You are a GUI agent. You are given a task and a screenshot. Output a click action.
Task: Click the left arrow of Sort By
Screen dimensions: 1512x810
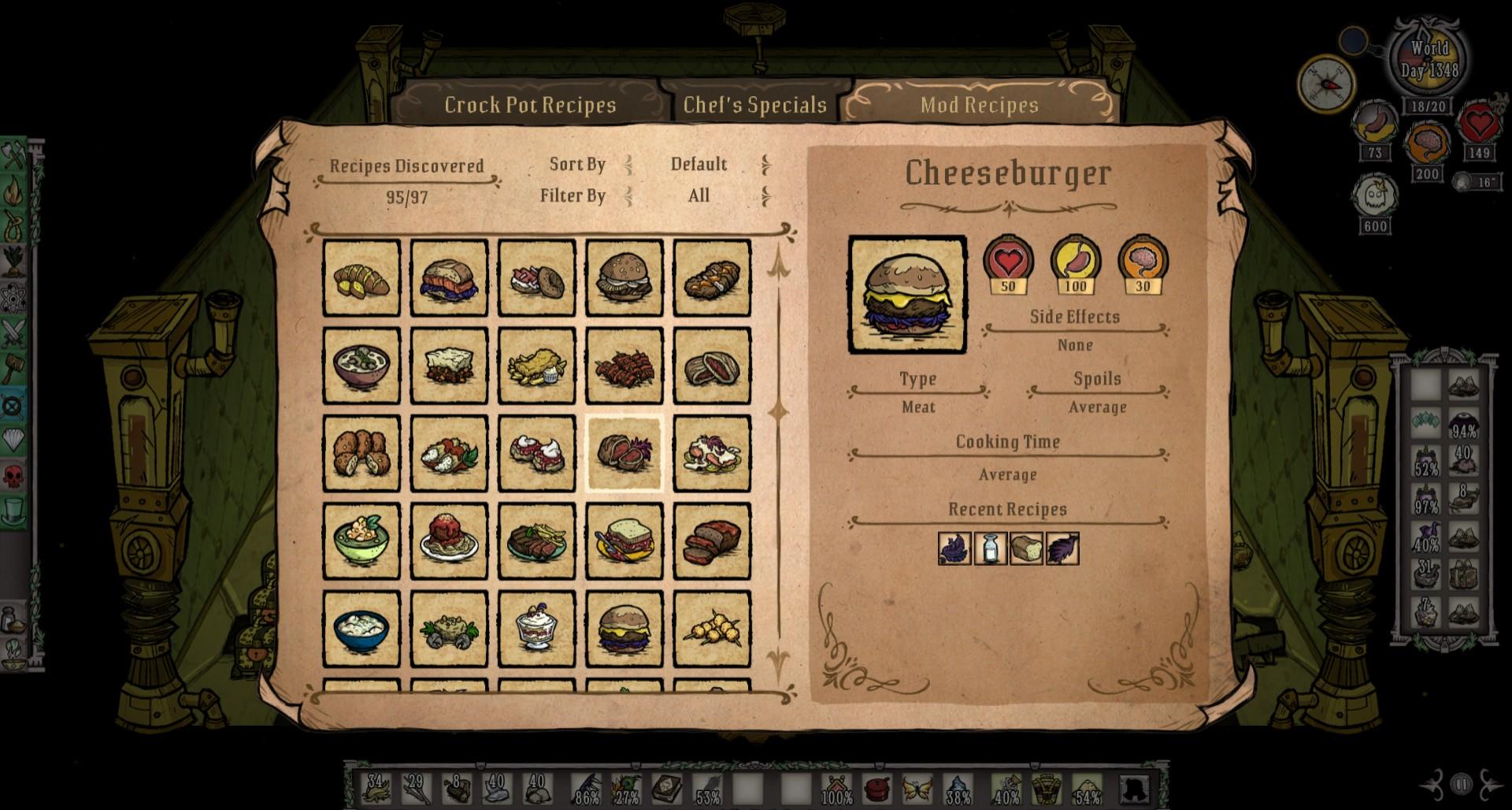[628, 165]
